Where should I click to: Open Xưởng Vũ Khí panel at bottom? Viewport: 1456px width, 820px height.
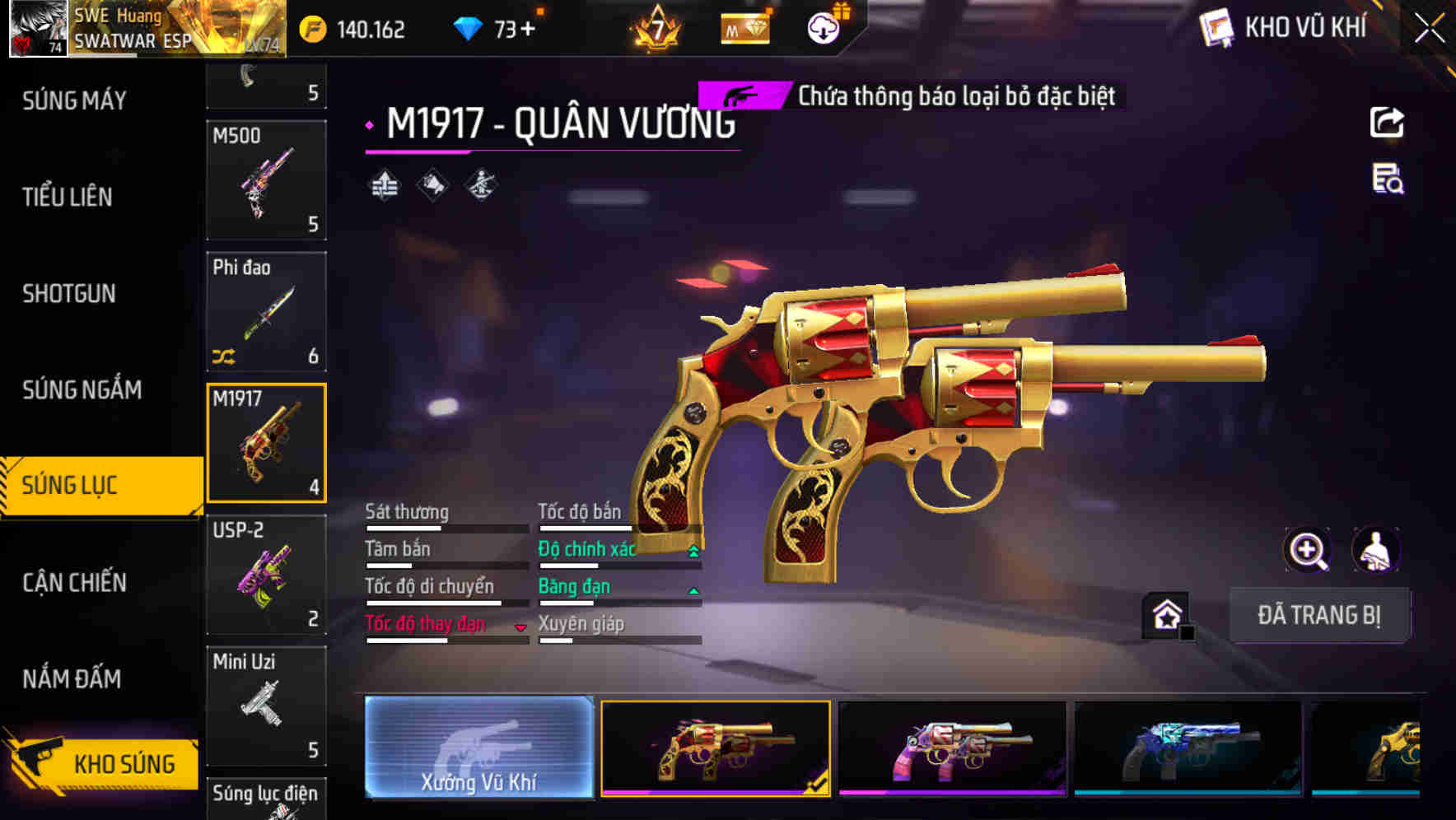click(x=478, y=749)
